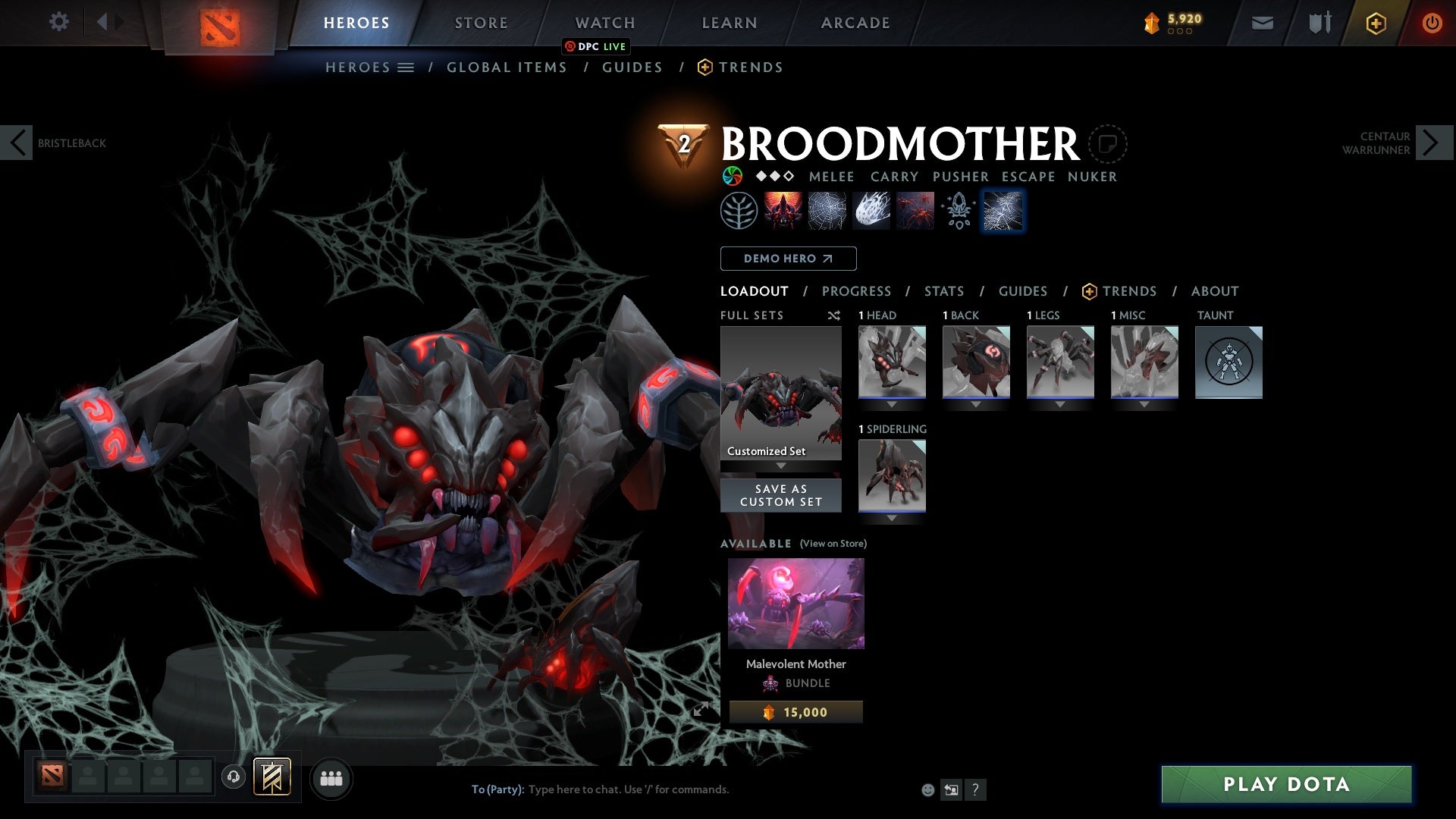Open the ARCADE menu
Screen dimensions: 1456x819
click(x=855, y=22)
